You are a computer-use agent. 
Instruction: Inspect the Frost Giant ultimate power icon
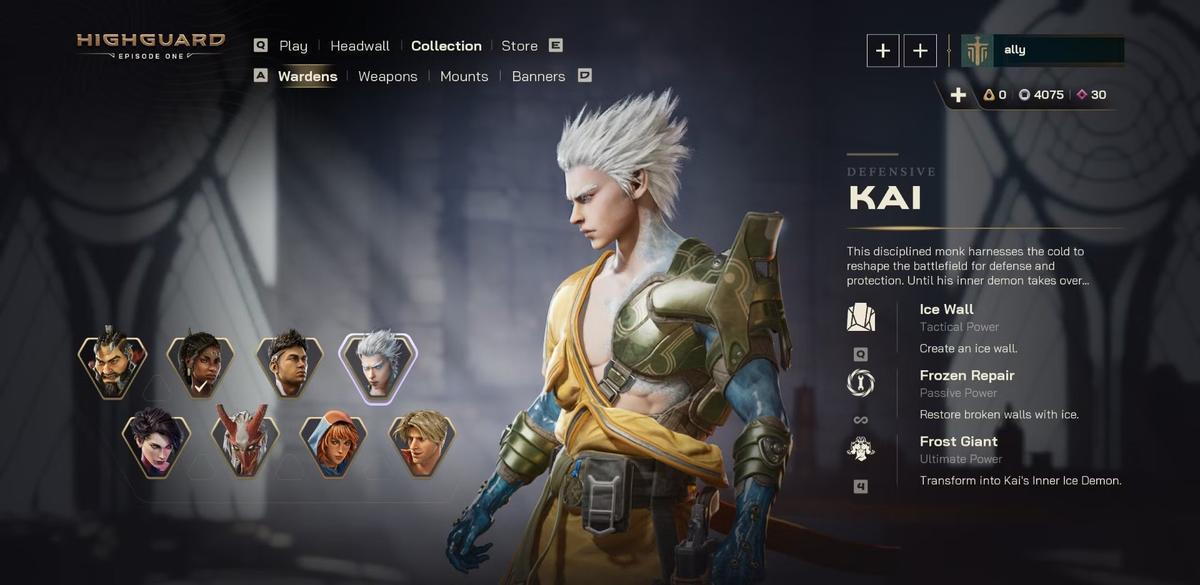tap(860, 449)
